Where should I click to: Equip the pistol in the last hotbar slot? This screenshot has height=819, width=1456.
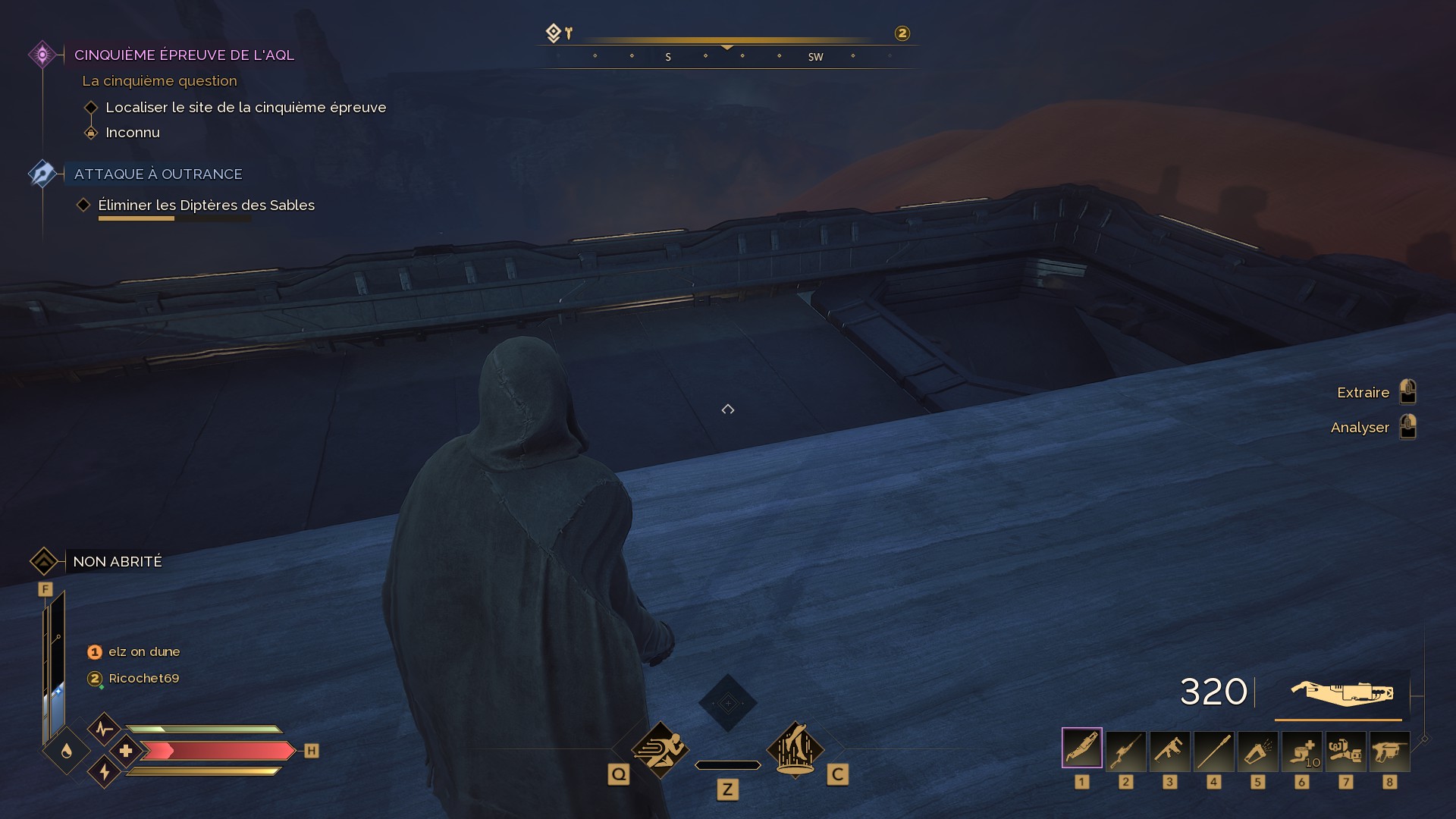1389,751
